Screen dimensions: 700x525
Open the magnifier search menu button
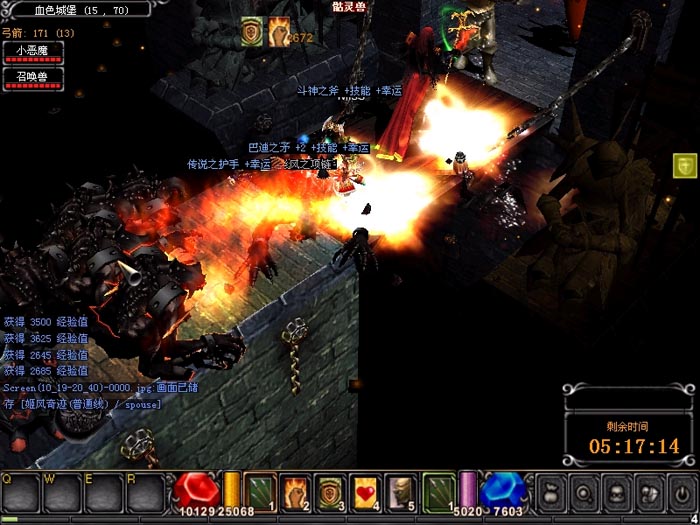pos(583,492)
